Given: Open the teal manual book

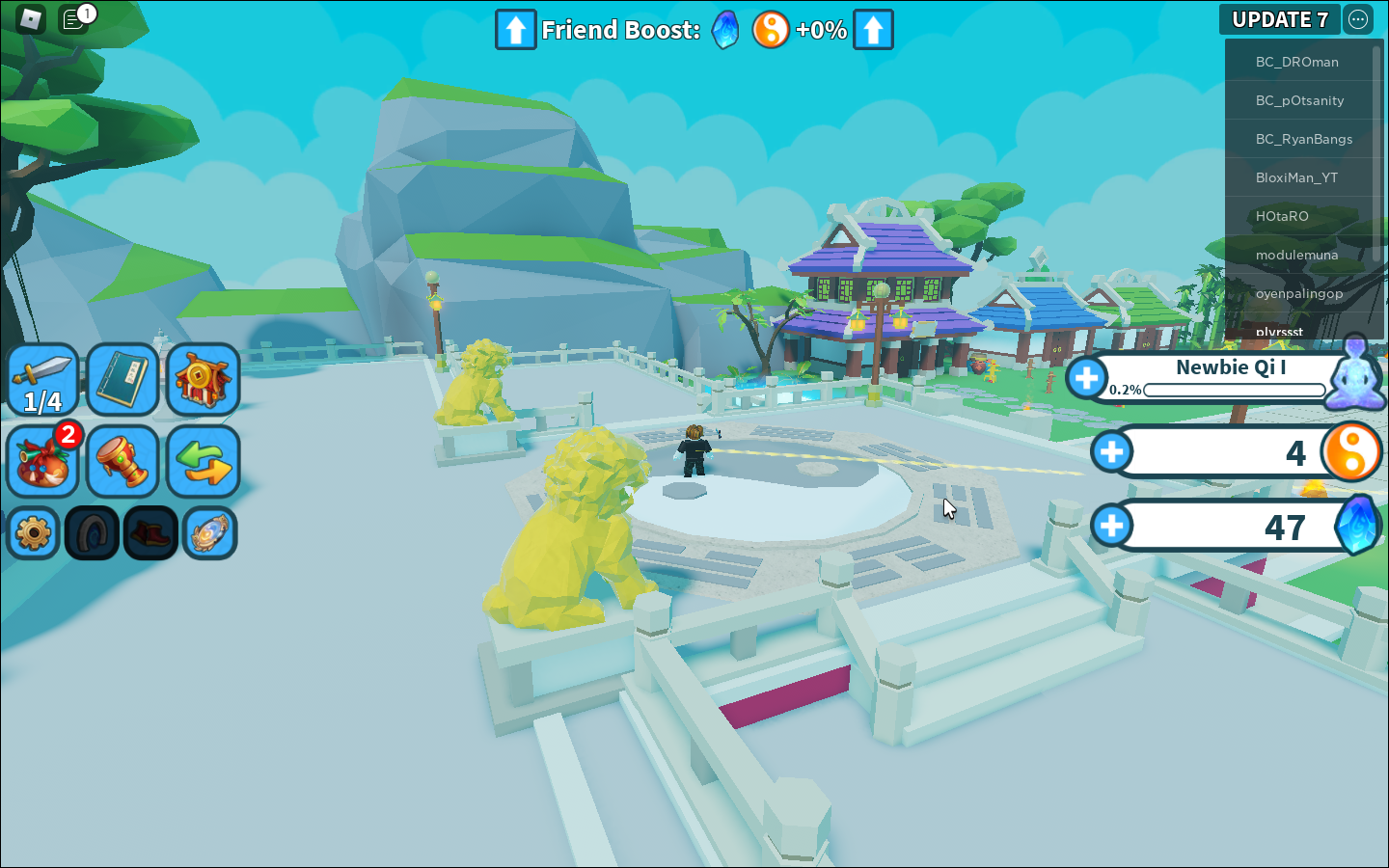Looking at the screenshot, I should click(123, 380).
